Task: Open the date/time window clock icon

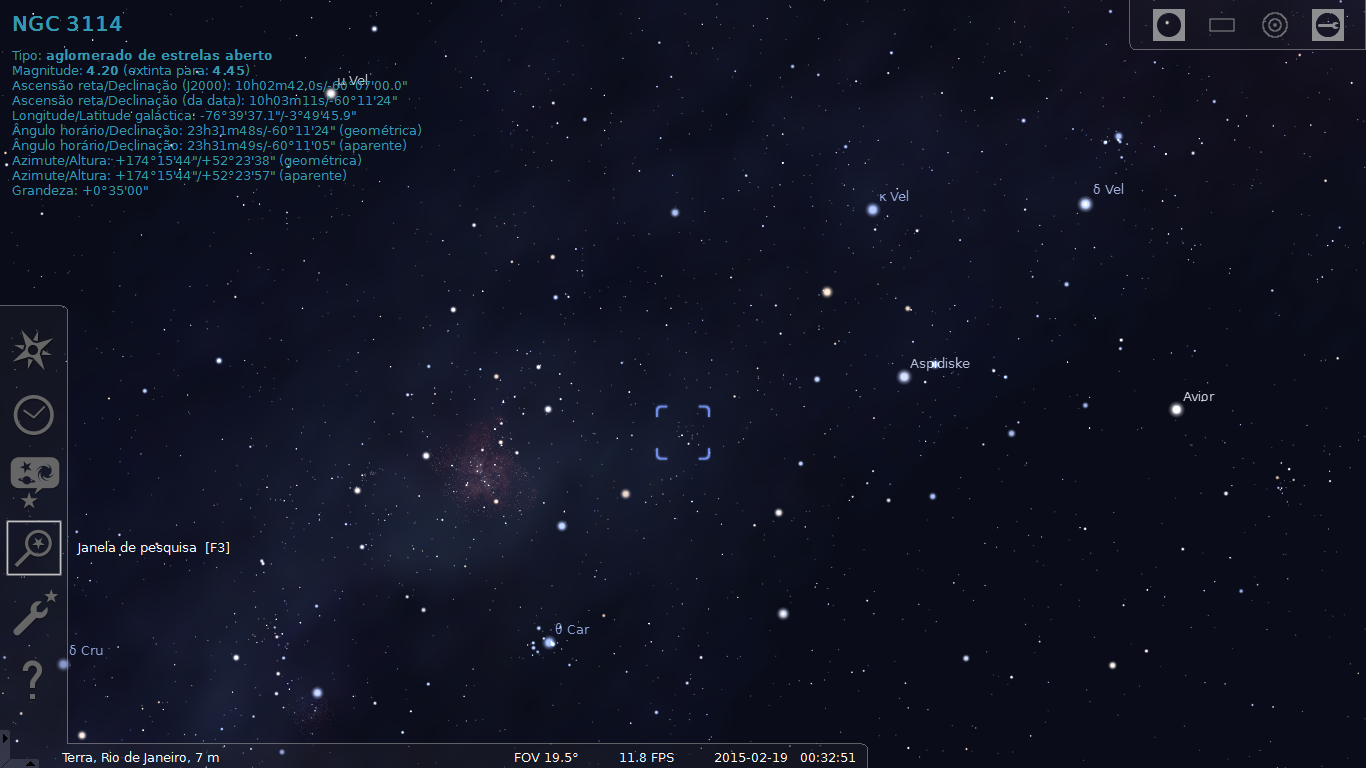Action: (x=33, y=415)
